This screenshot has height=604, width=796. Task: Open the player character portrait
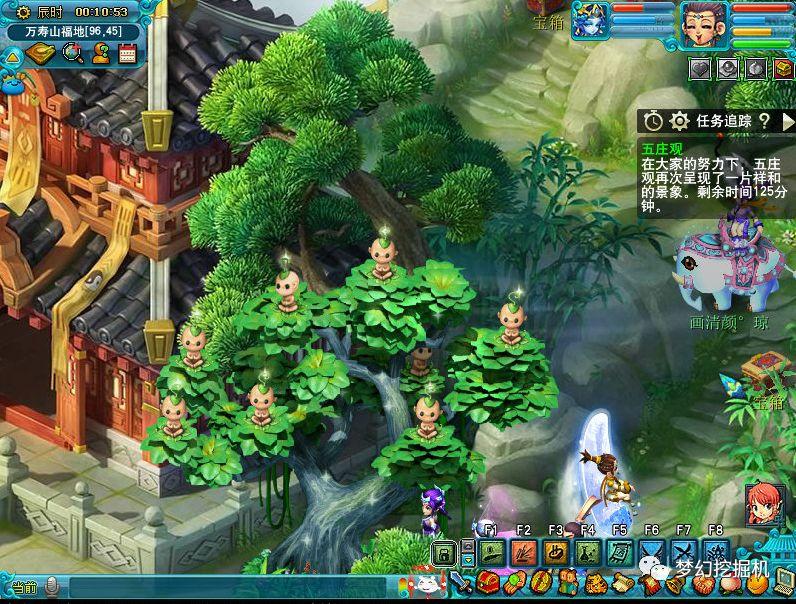tap(703, 24)
